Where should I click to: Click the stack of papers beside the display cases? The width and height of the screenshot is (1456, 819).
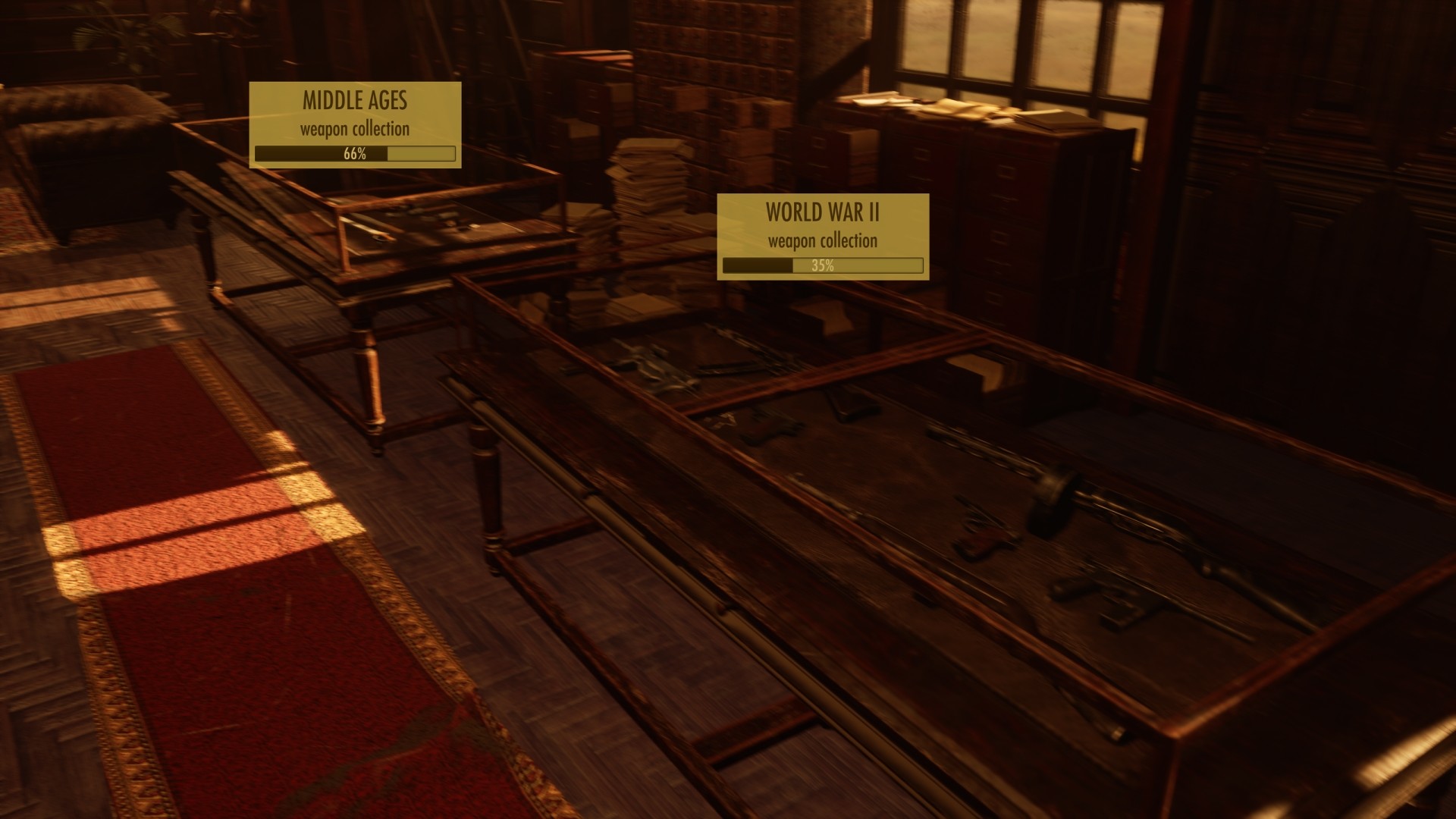pyautogui.click(x=648, y=174)
